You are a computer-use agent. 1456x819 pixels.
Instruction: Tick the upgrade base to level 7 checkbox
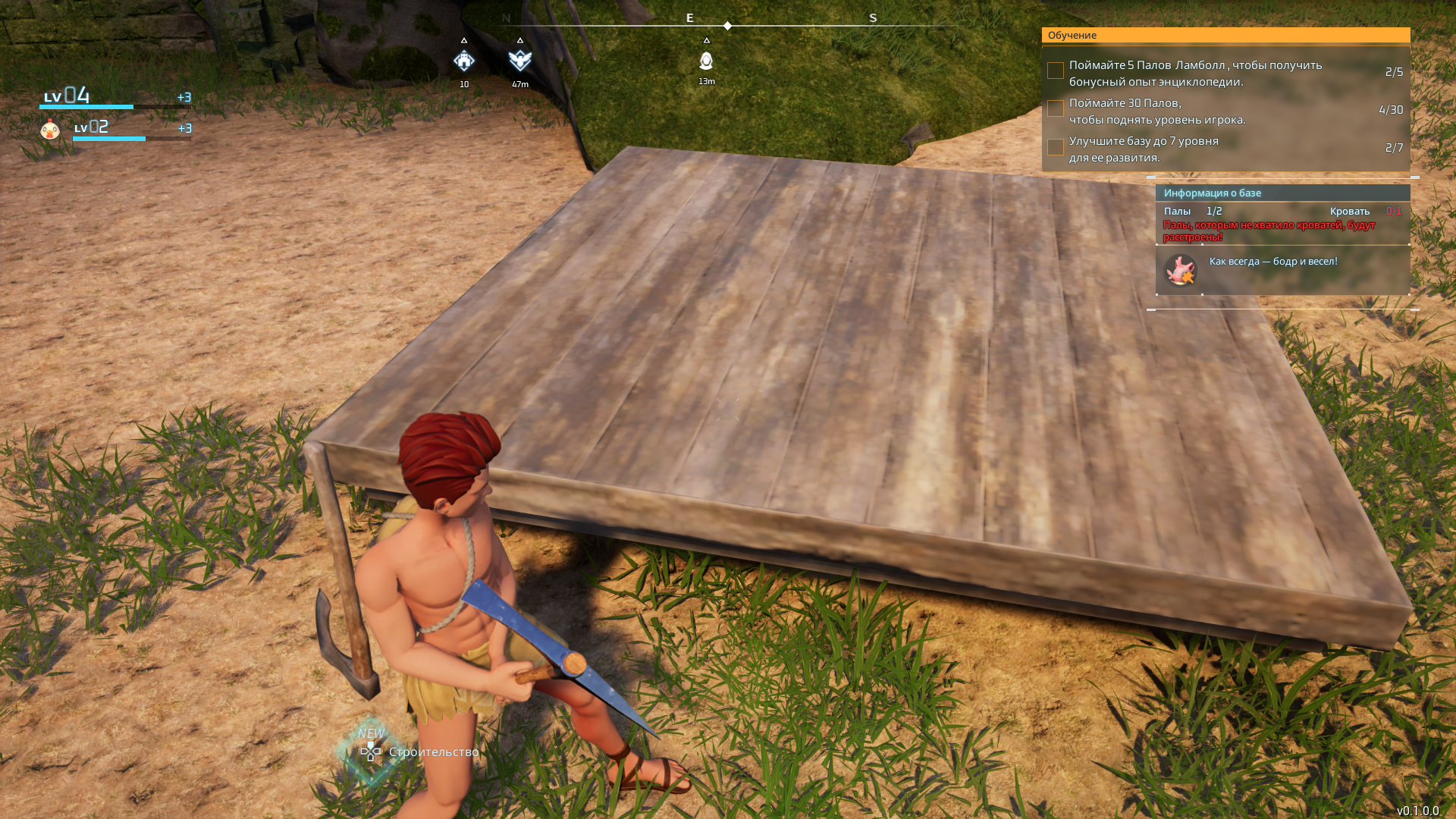1055,146
